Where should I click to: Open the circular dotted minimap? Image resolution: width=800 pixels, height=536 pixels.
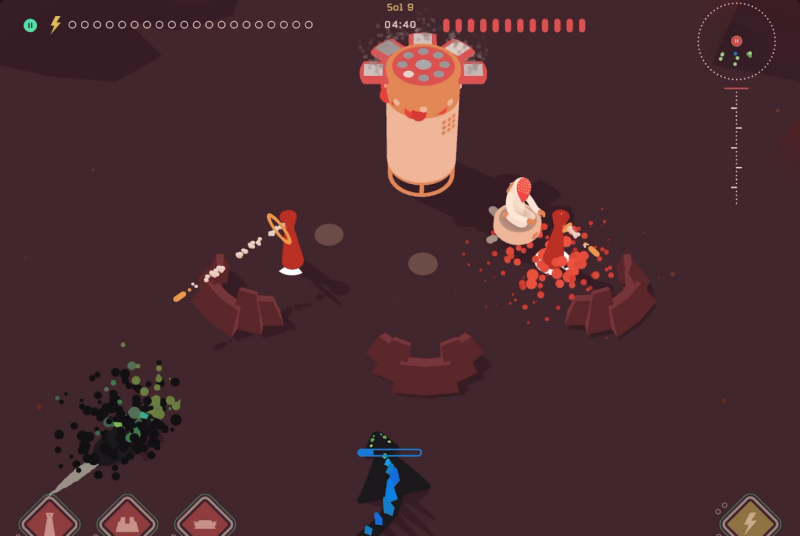click(736, 41)
